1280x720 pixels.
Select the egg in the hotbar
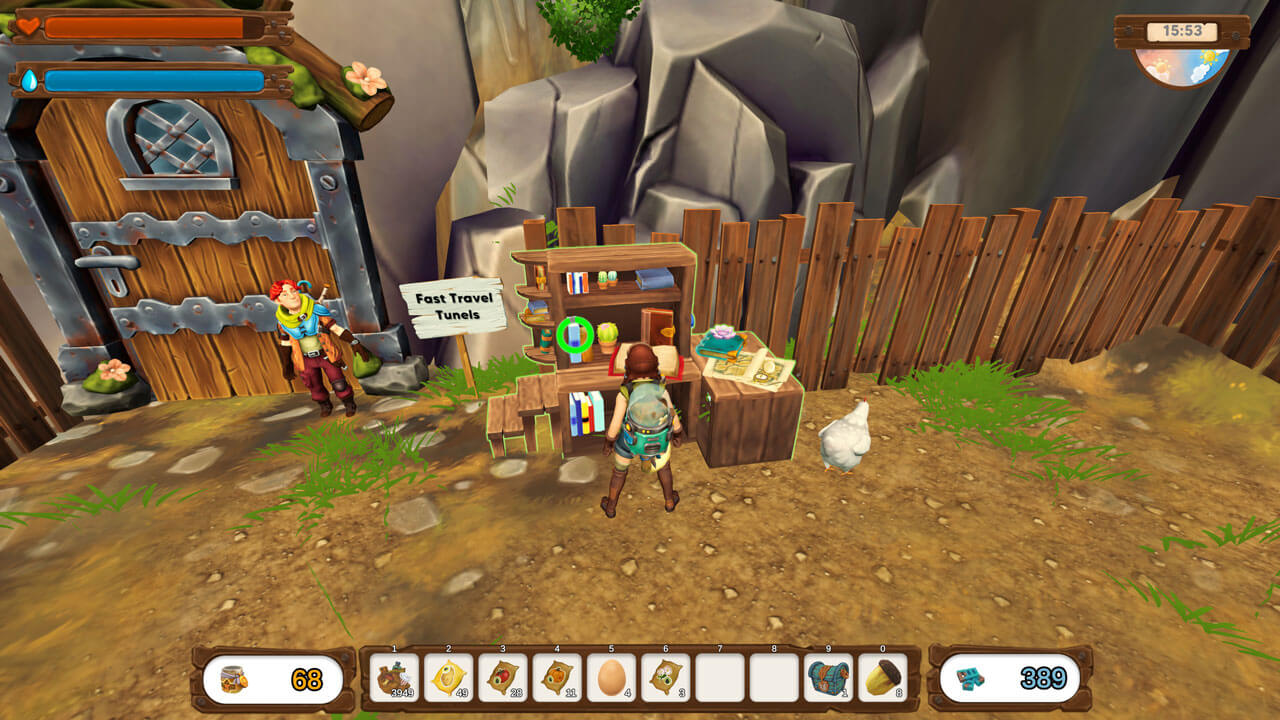[611, 678]
